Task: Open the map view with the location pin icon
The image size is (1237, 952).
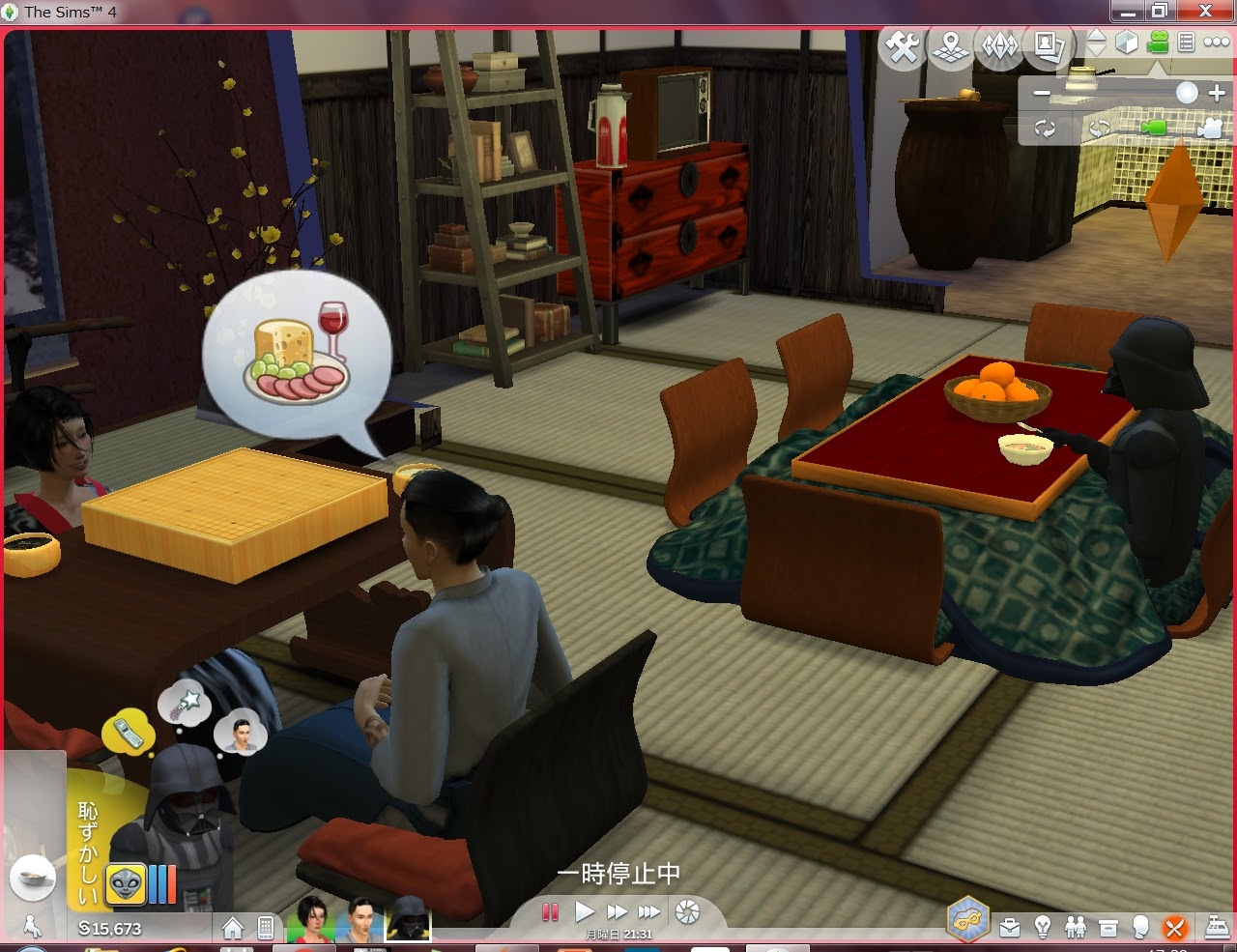Action: [x=951, y=47]
